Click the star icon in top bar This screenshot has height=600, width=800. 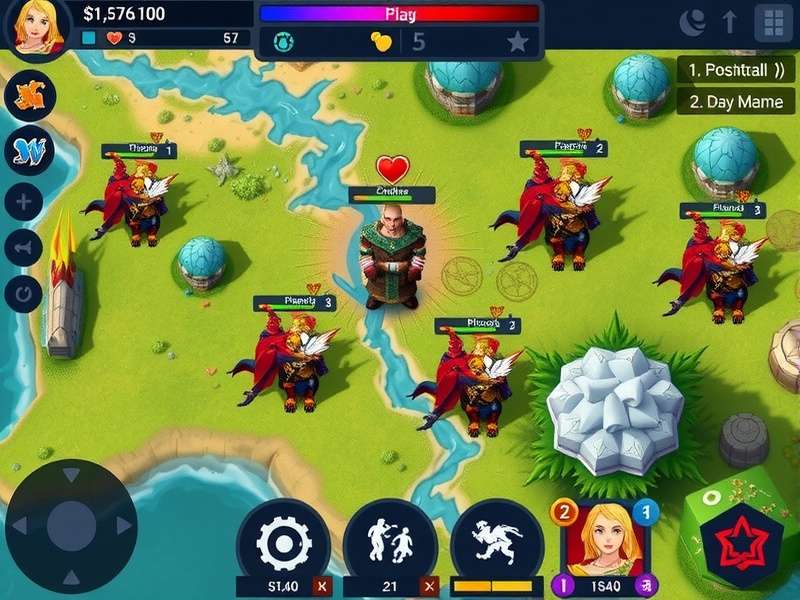517,42
